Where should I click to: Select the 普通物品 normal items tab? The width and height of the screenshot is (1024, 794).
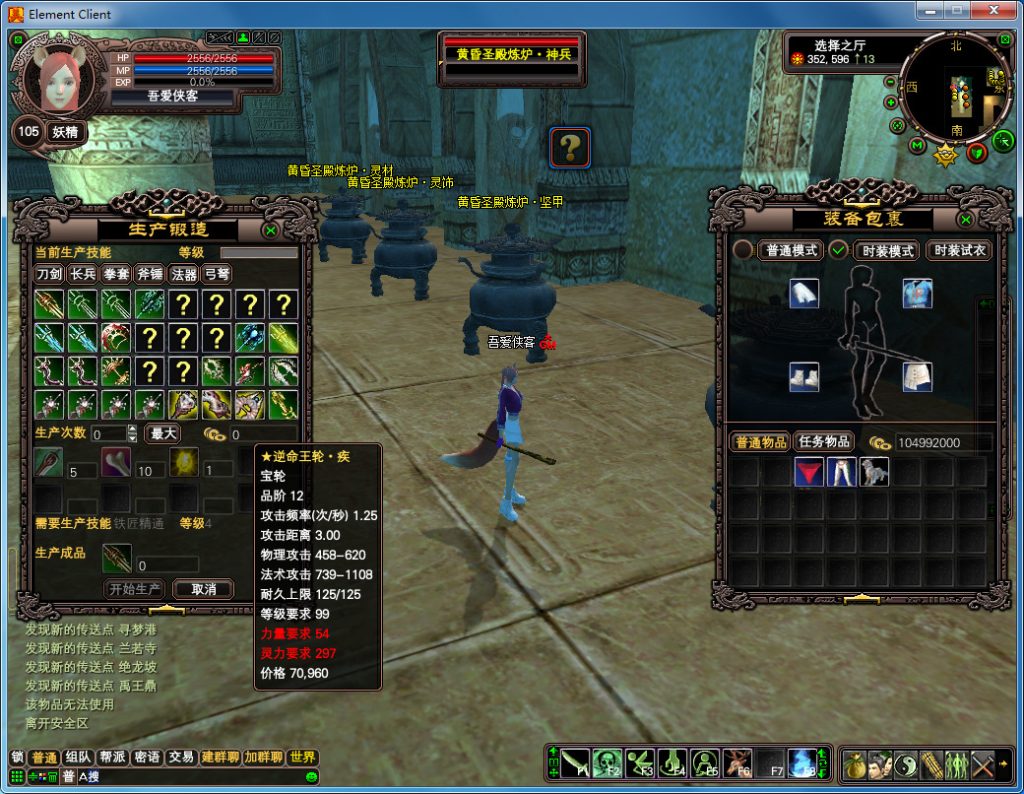pos(762,441)
